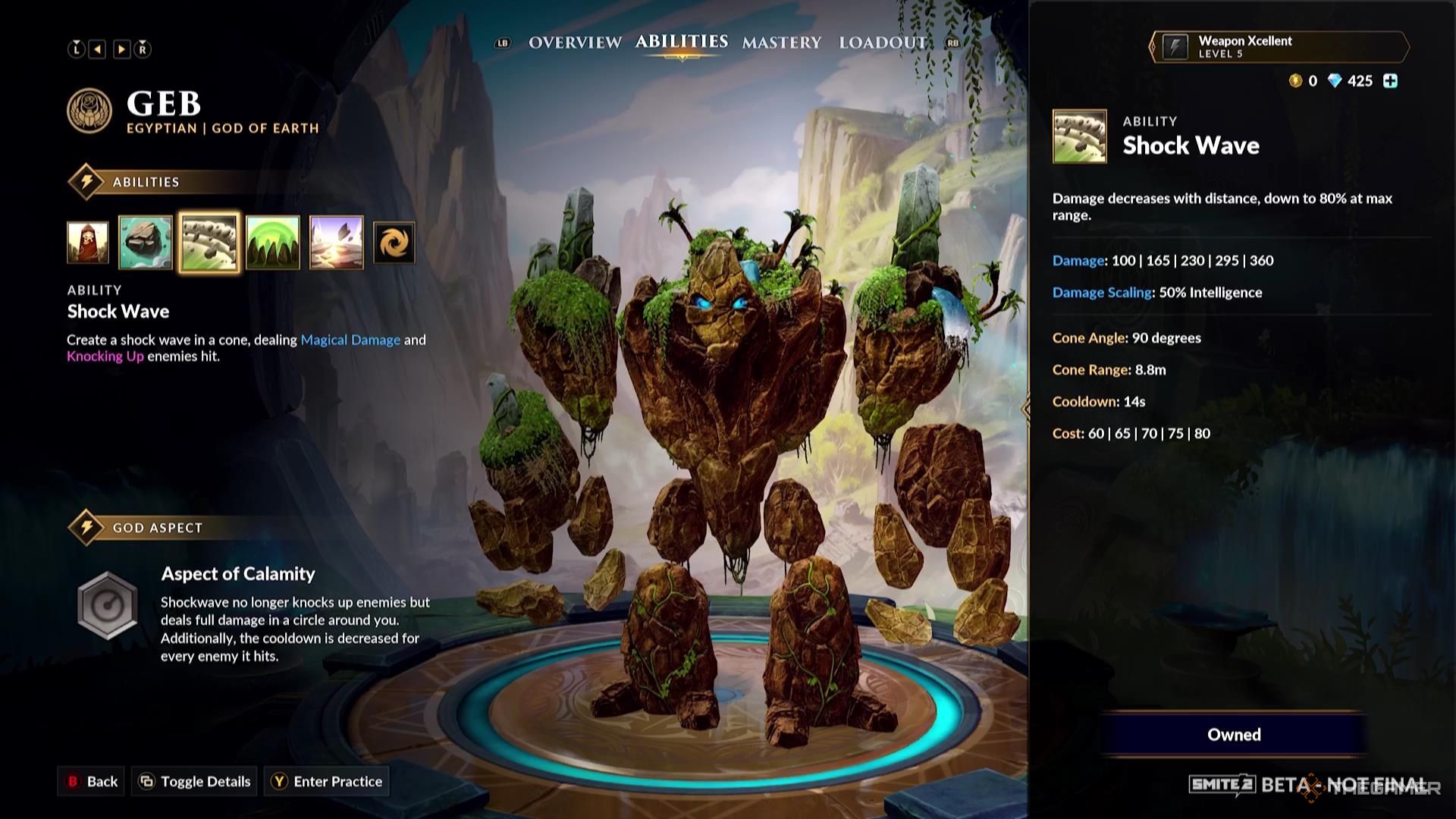Click the Geb scarab emblem icon
This screenshot has width=1456, height=819.
[x=89, y=111]
